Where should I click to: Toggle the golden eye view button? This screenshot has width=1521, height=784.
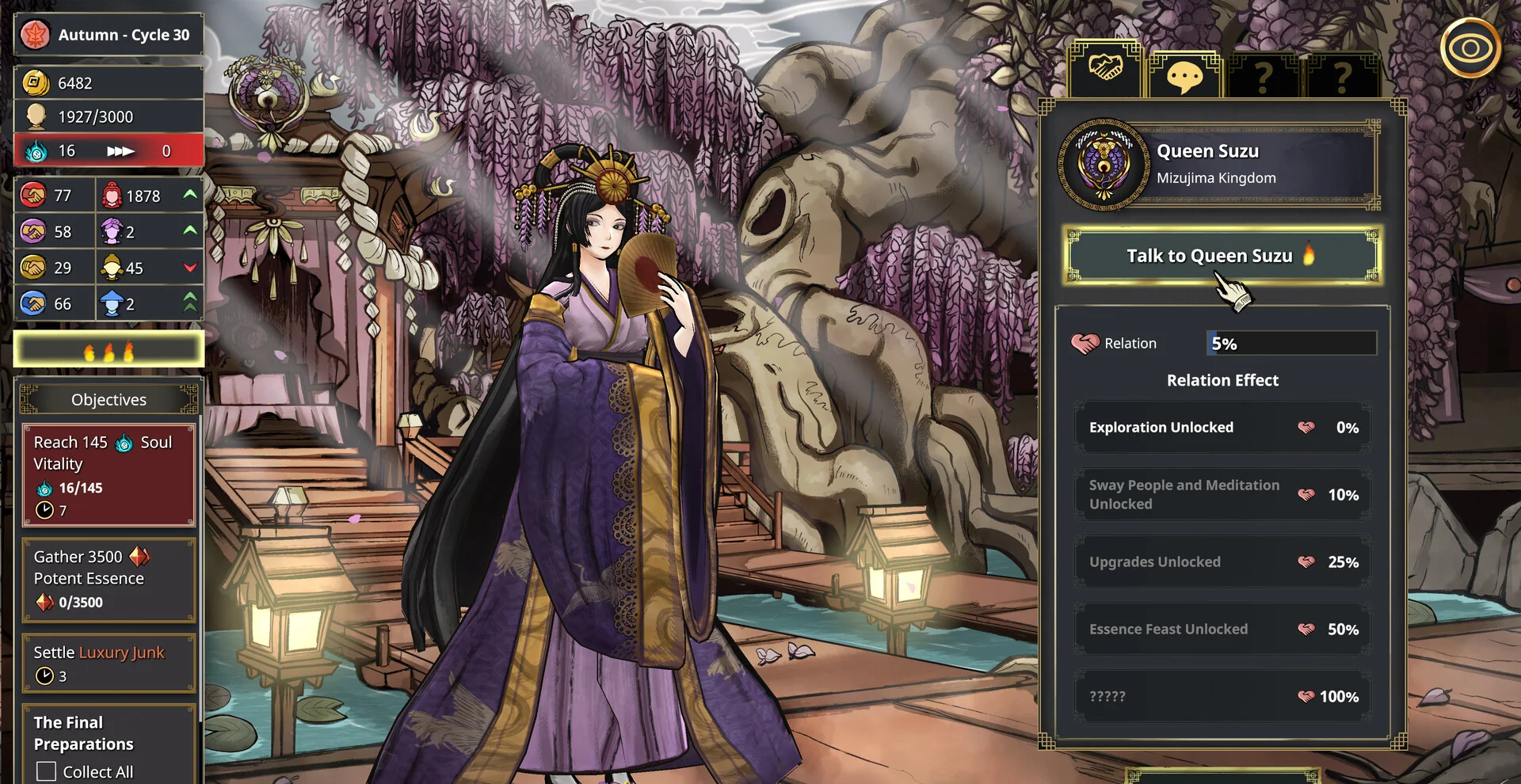[x=1470, y=48]
